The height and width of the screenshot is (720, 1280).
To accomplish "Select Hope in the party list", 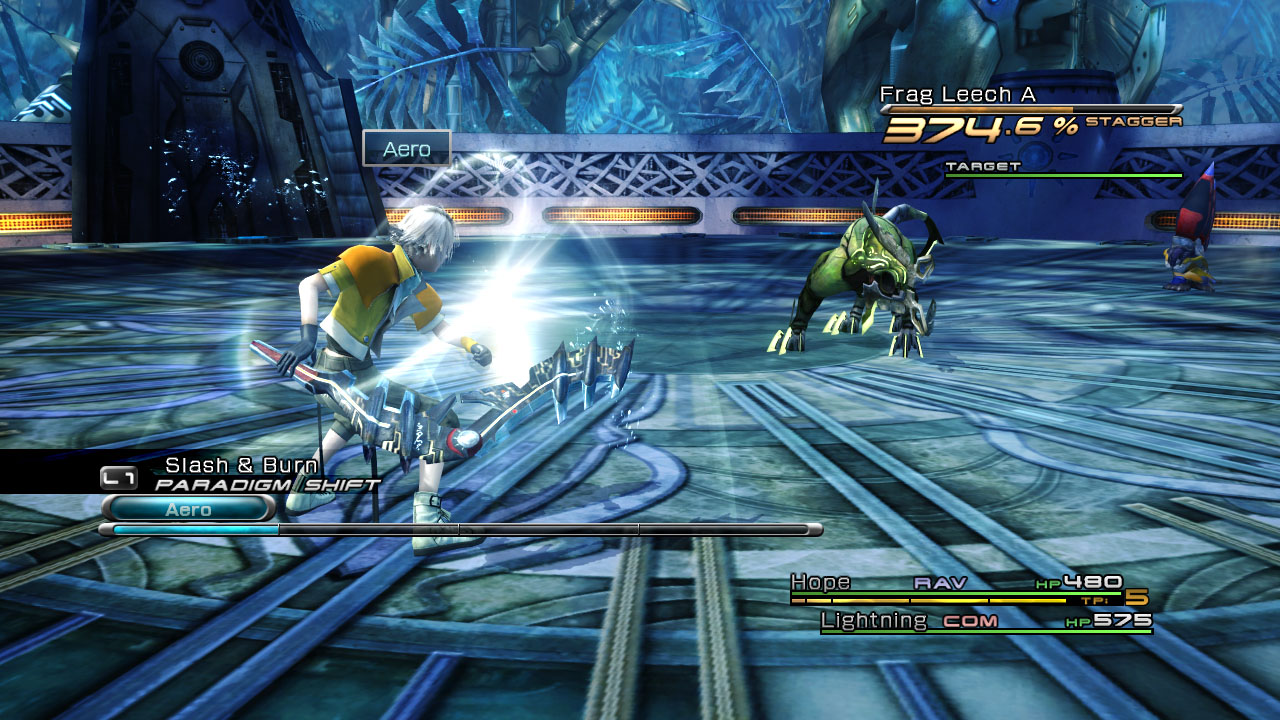I will [x=821, y=582].
